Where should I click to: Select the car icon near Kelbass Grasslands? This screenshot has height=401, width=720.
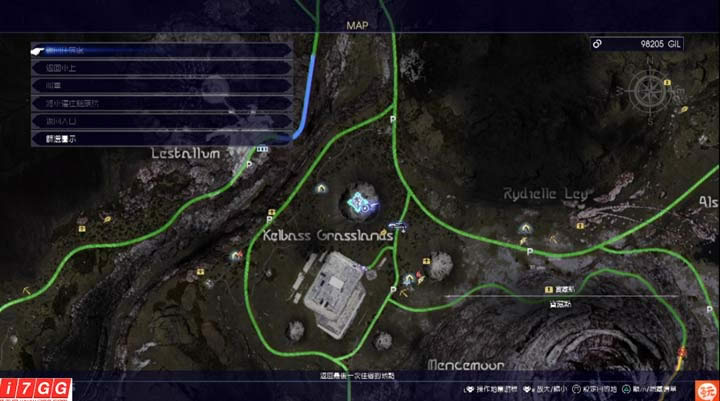pyautogui.click(x=399, y=226)
